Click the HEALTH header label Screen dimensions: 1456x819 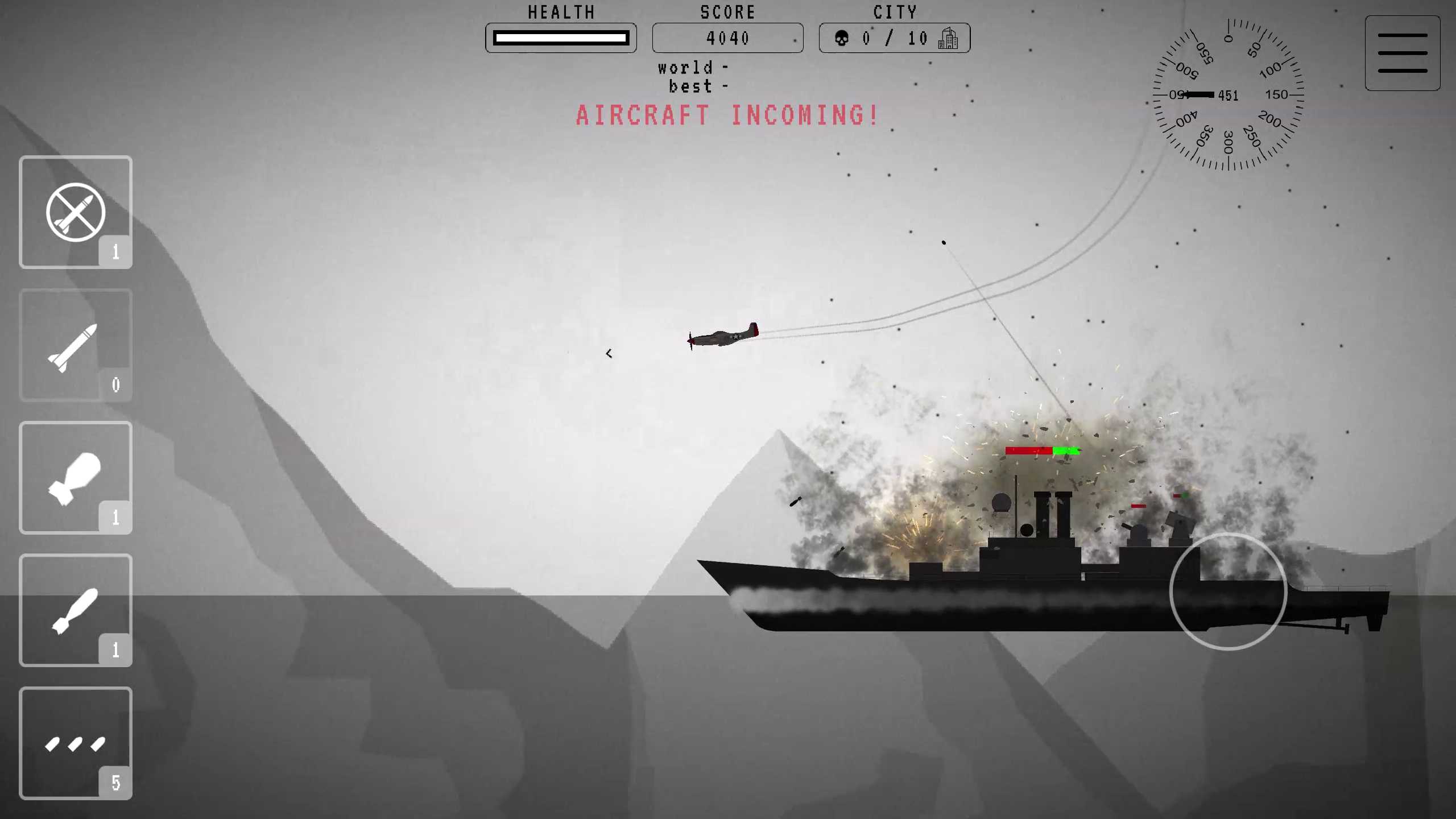click(561, 12)
